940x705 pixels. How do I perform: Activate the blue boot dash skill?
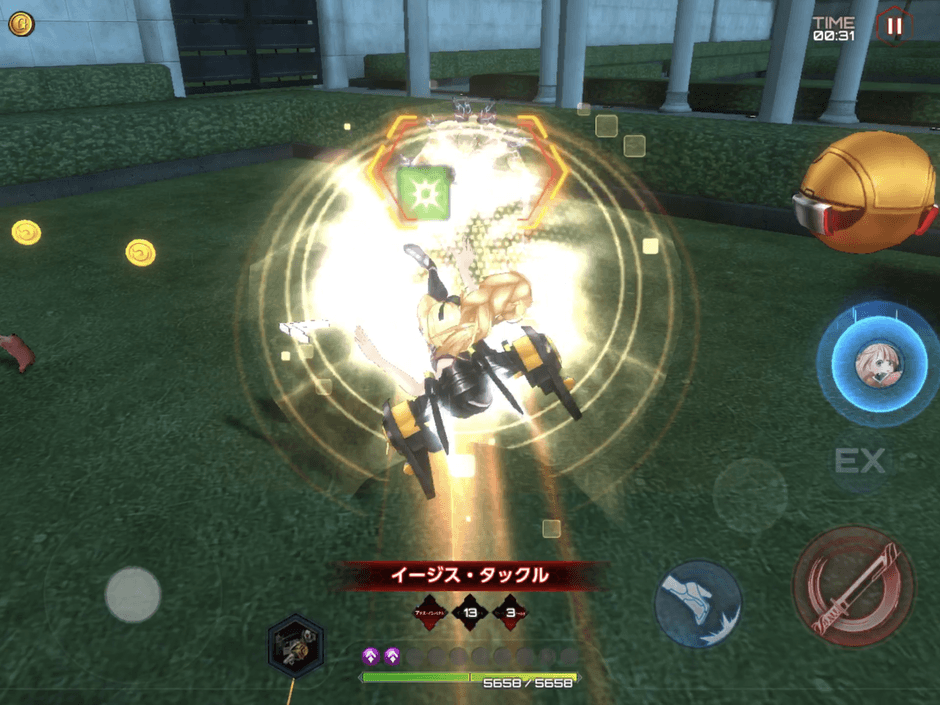click(698, 603)
